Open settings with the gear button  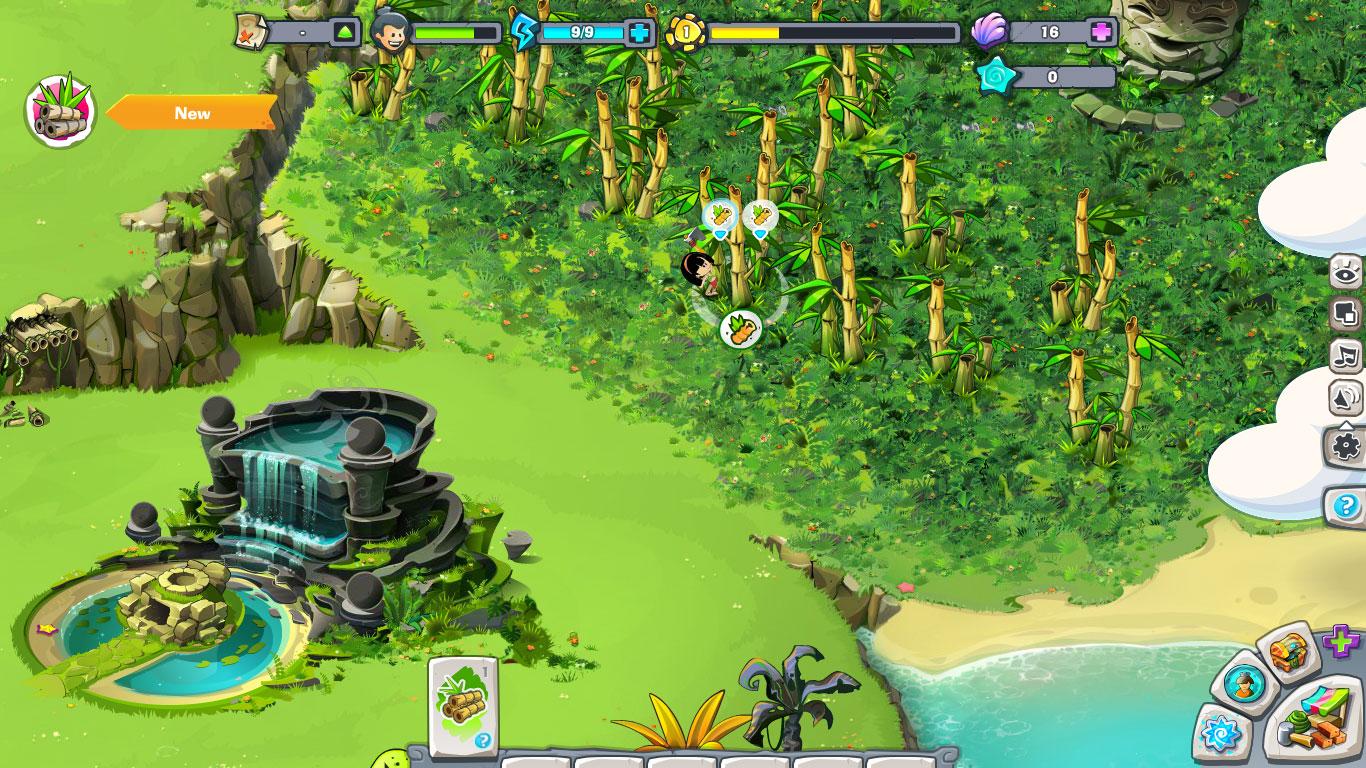click(1347, 445)
